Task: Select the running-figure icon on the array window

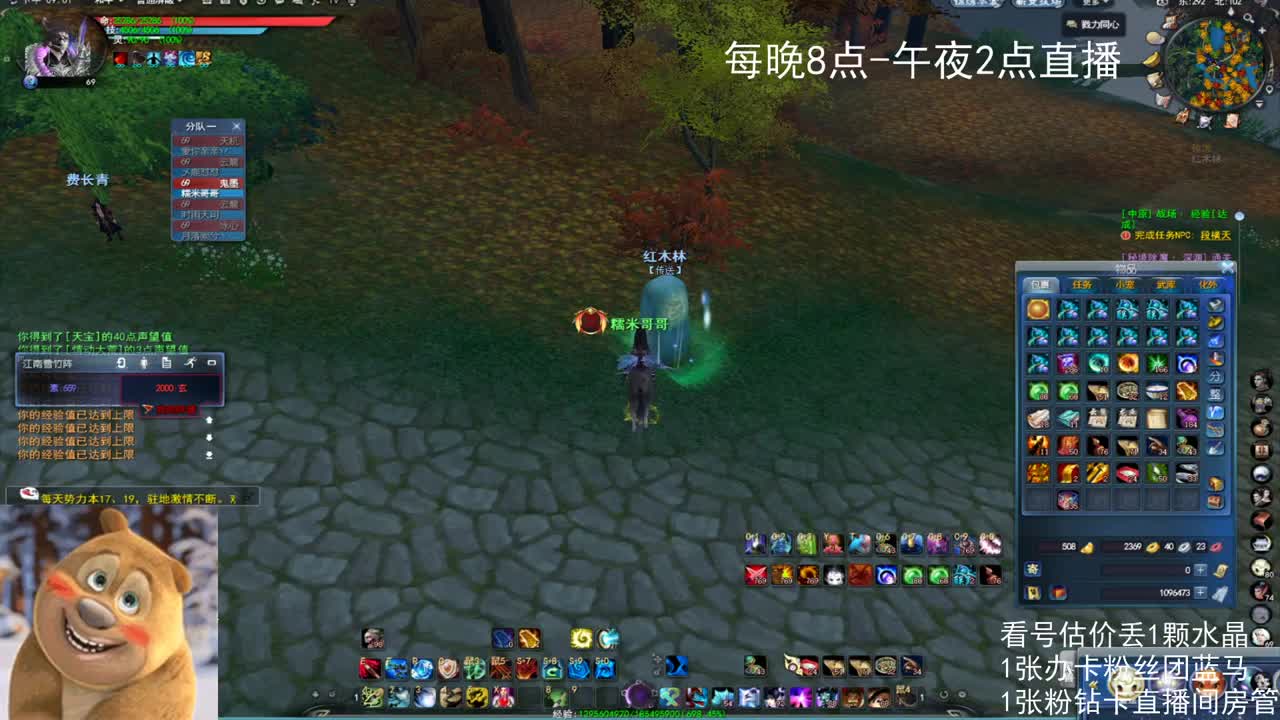Action: [191, 363]
